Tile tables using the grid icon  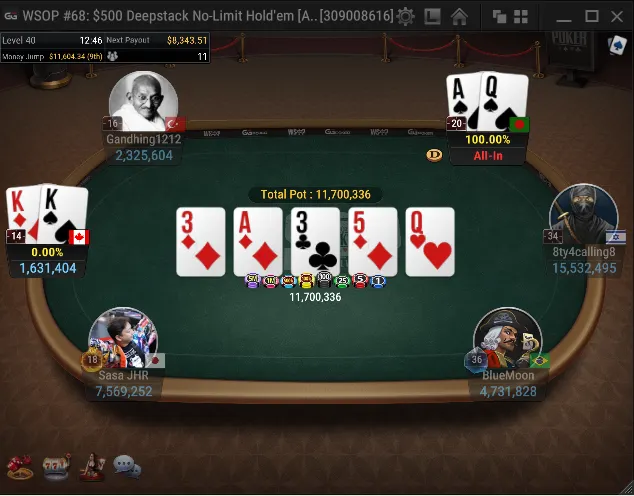[x=521, y=16]
